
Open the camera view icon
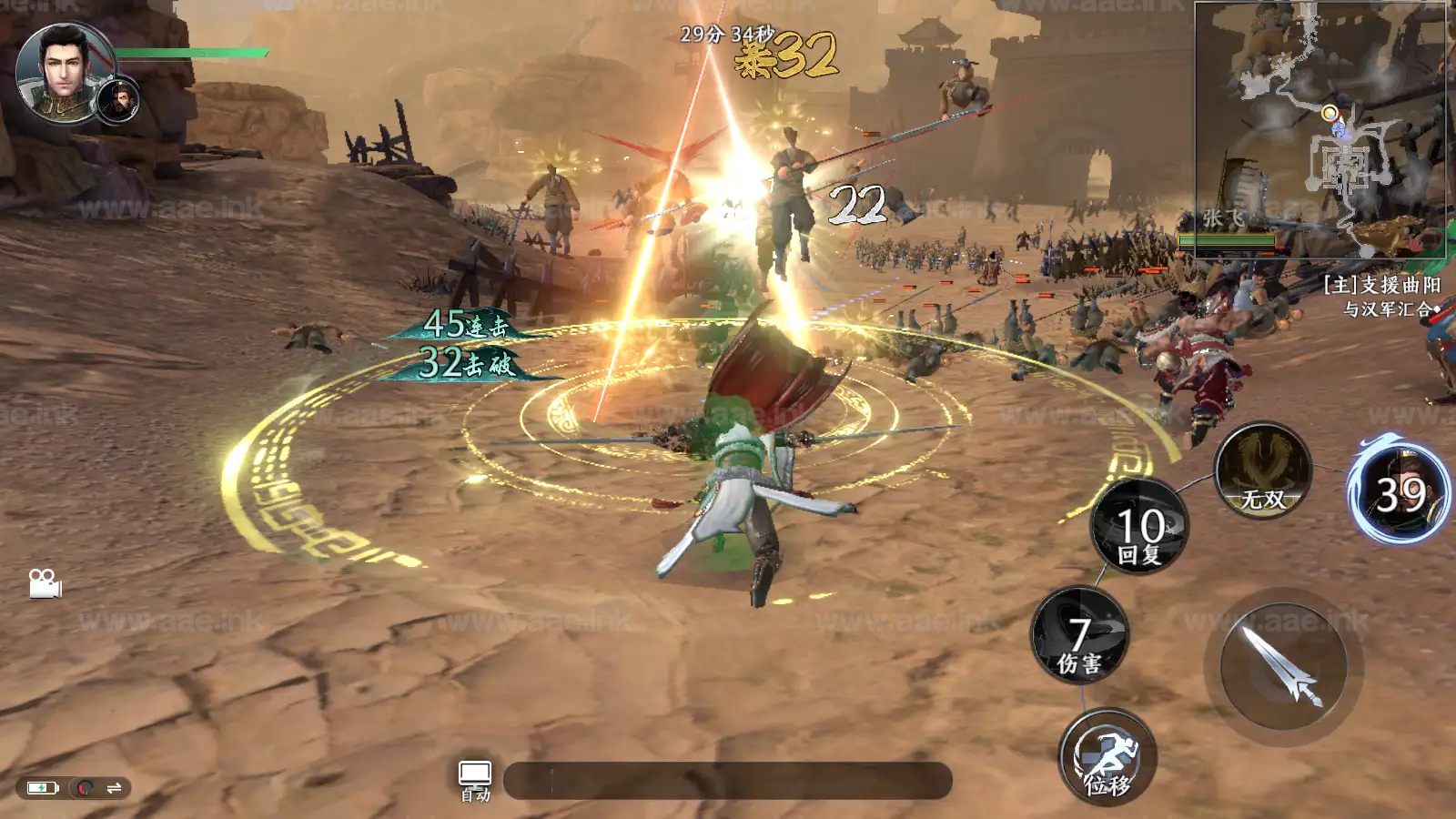pos(45,583)
